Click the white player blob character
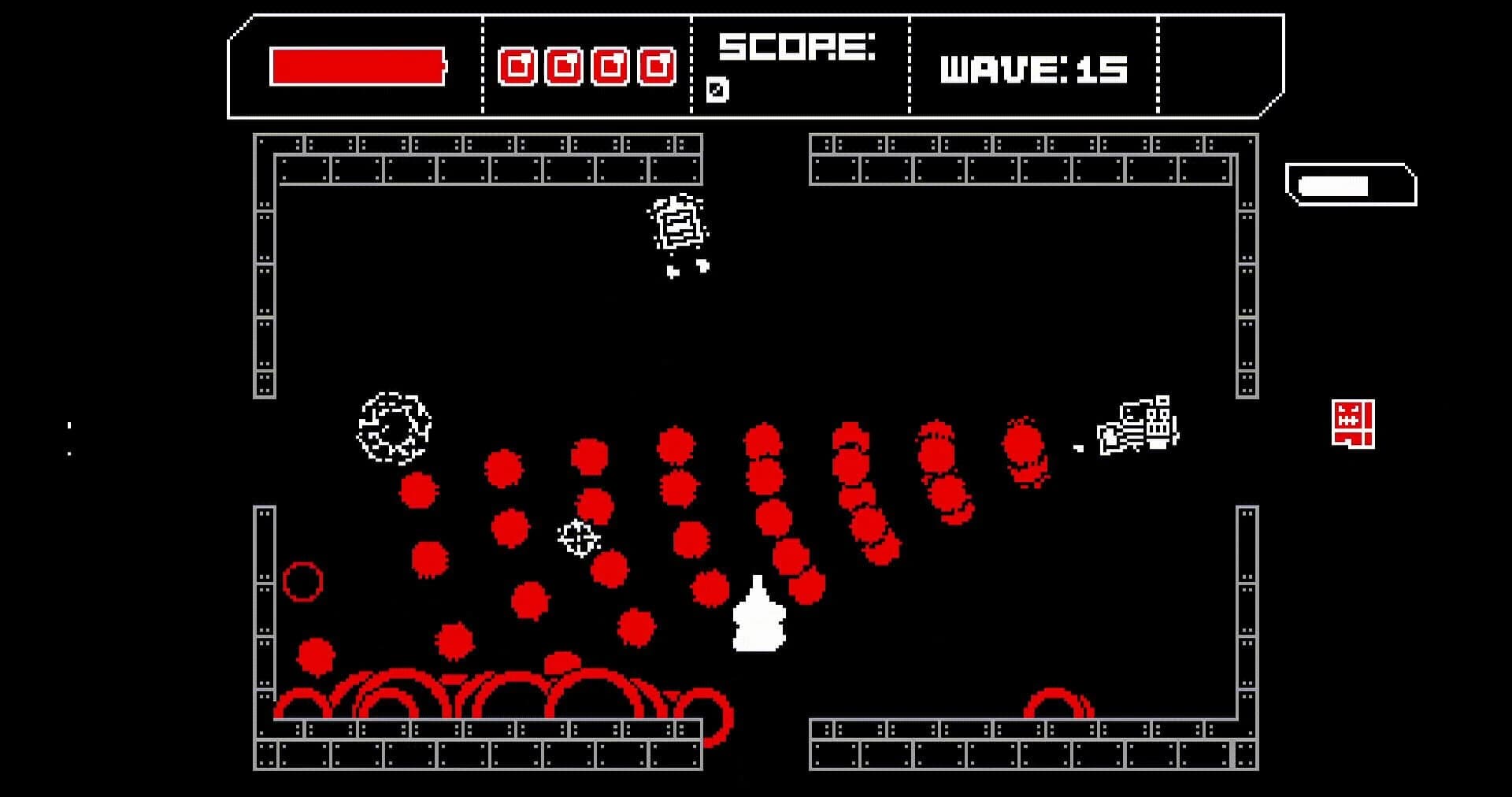The width and height of the screenshot is (1512, 797). pyautogui.click(x=758, y=626)
